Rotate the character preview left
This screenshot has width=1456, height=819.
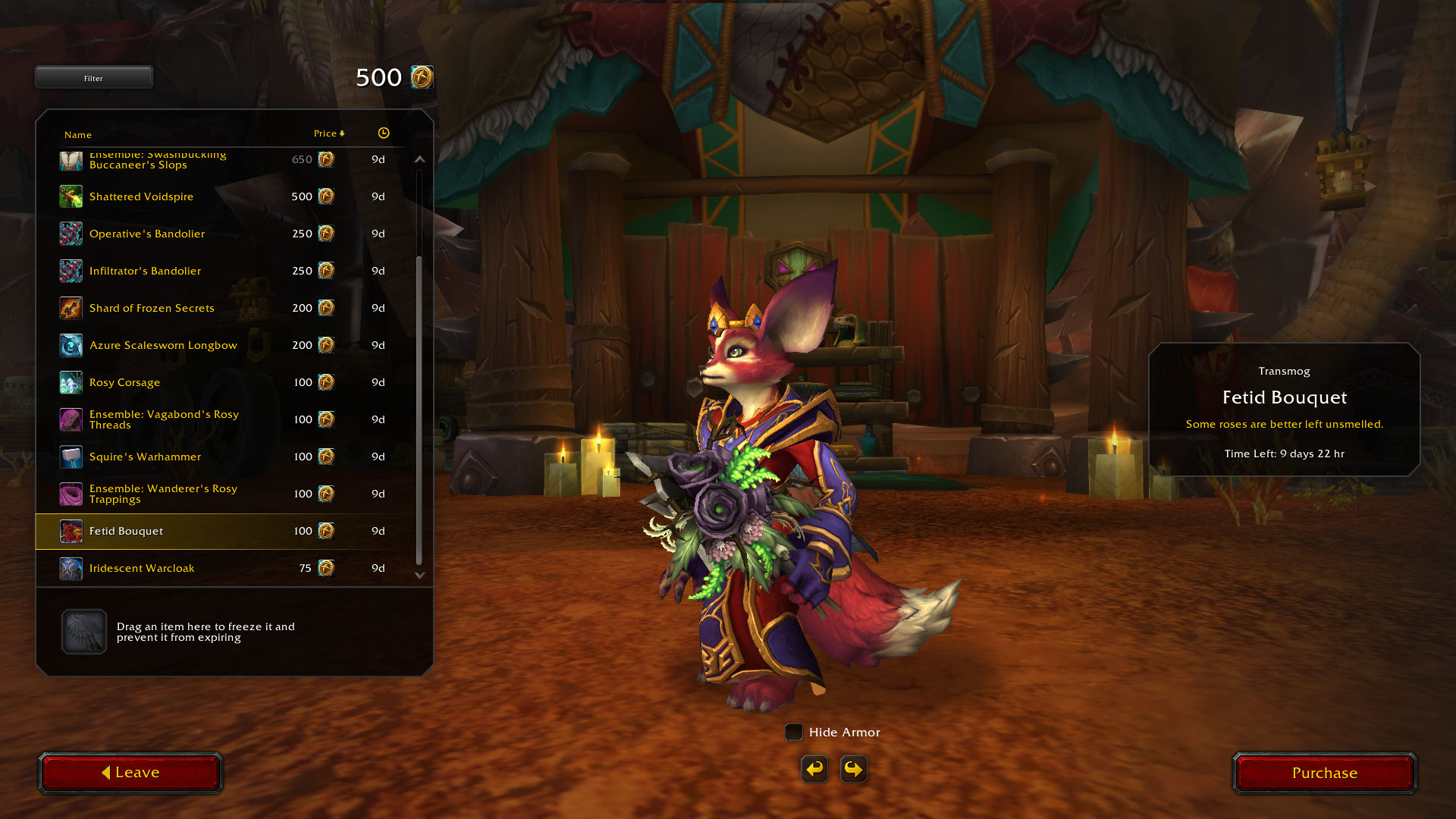click(814, 769)
